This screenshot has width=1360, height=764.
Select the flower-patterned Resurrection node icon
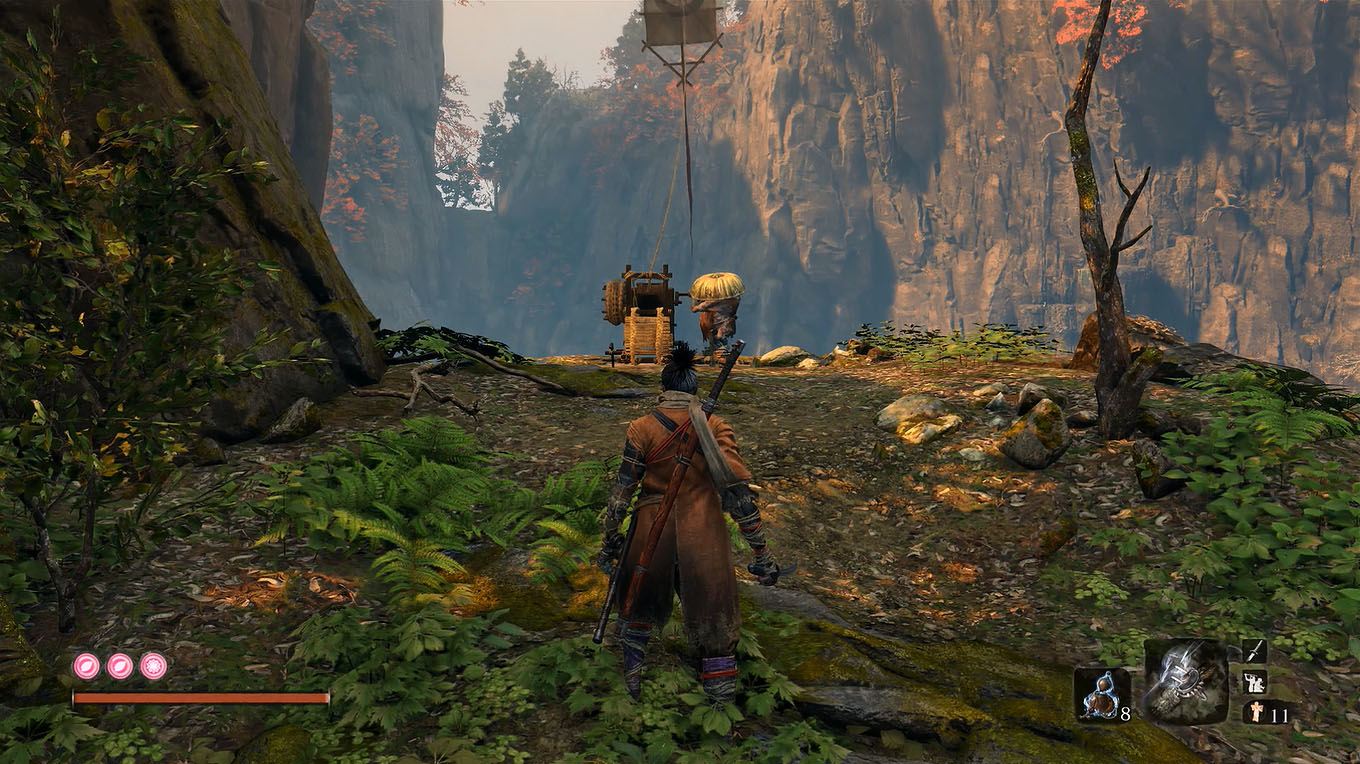[152, 665]
